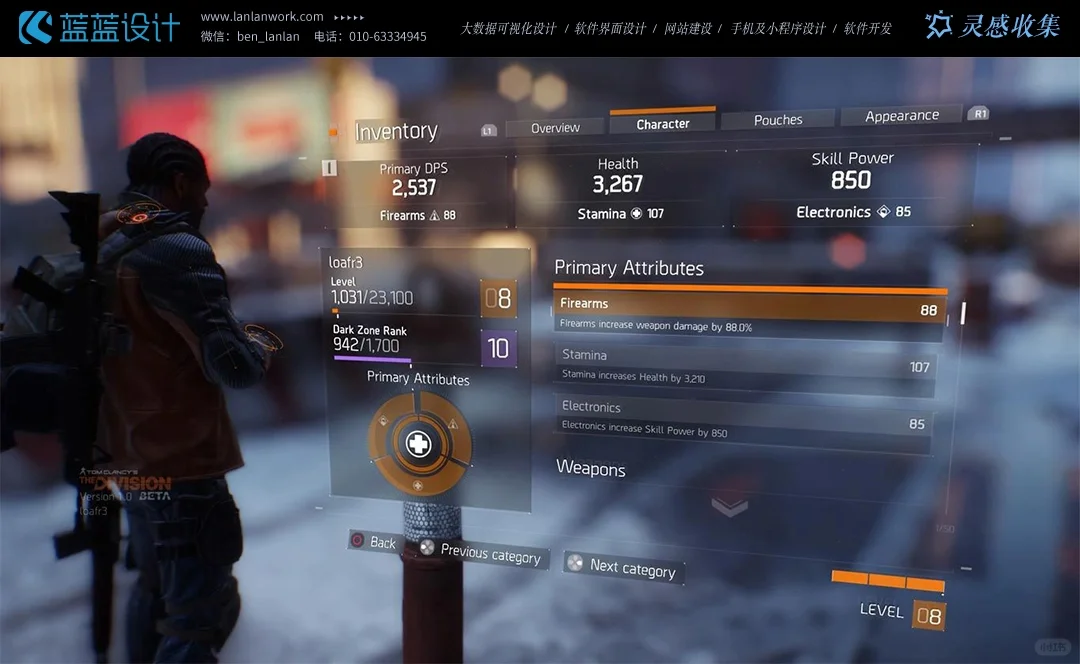Select the Electronics attribute row
The width and height of the screenshot is (1080, 664).
click(x=745, y=417)
